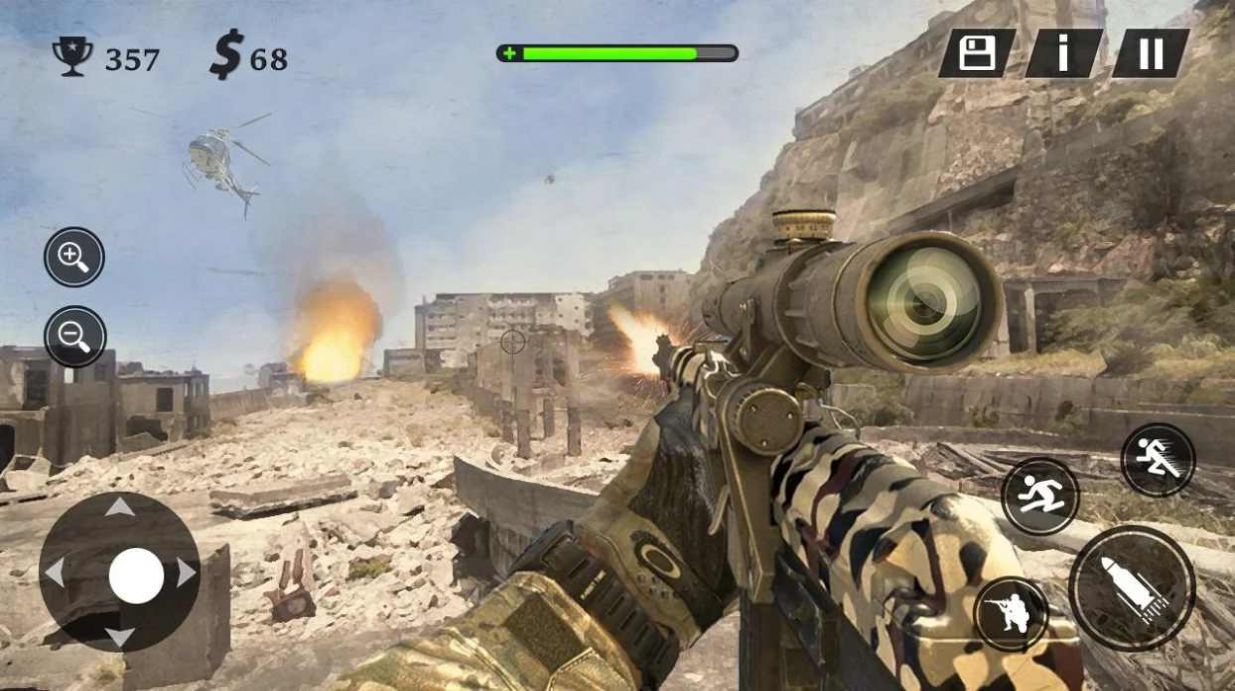The image size is (1235, 691).
Task: Tap the white joystick center knob
Action: pyautogui.click(x=136, y=575)
